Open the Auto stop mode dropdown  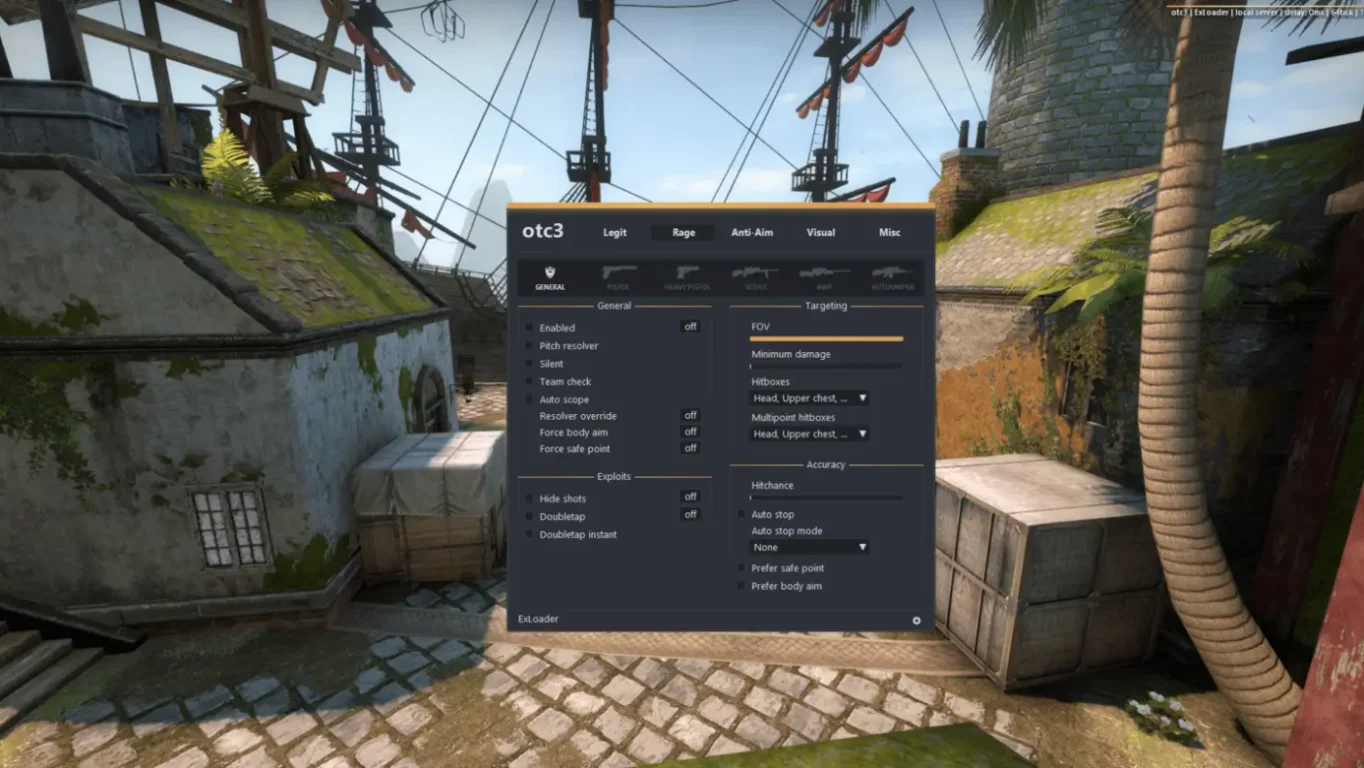[809, 547]
